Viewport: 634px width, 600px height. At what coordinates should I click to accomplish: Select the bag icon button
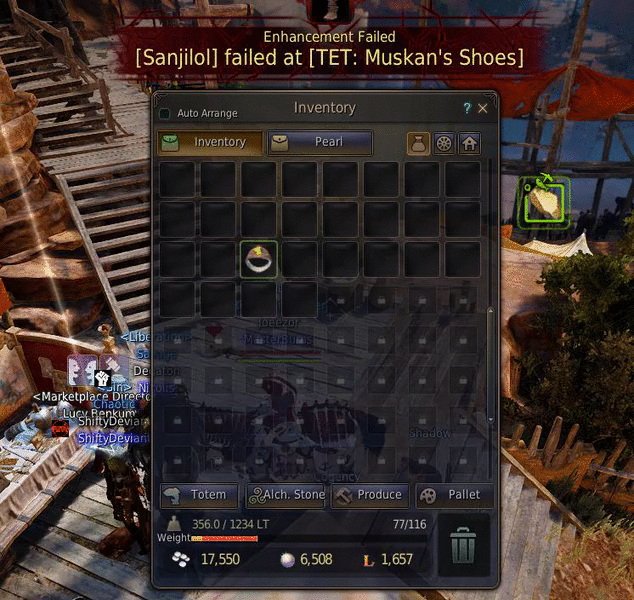[418, 143]
